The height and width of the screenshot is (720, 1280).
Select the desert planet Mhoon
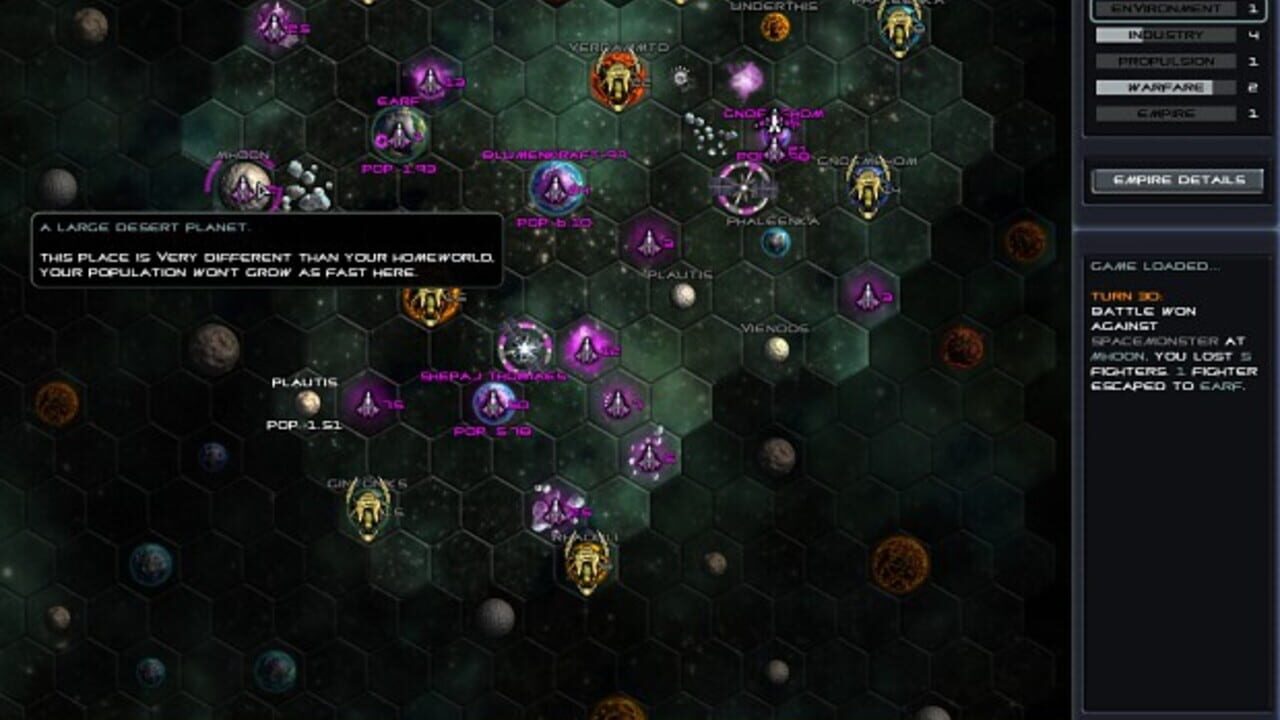243,186
